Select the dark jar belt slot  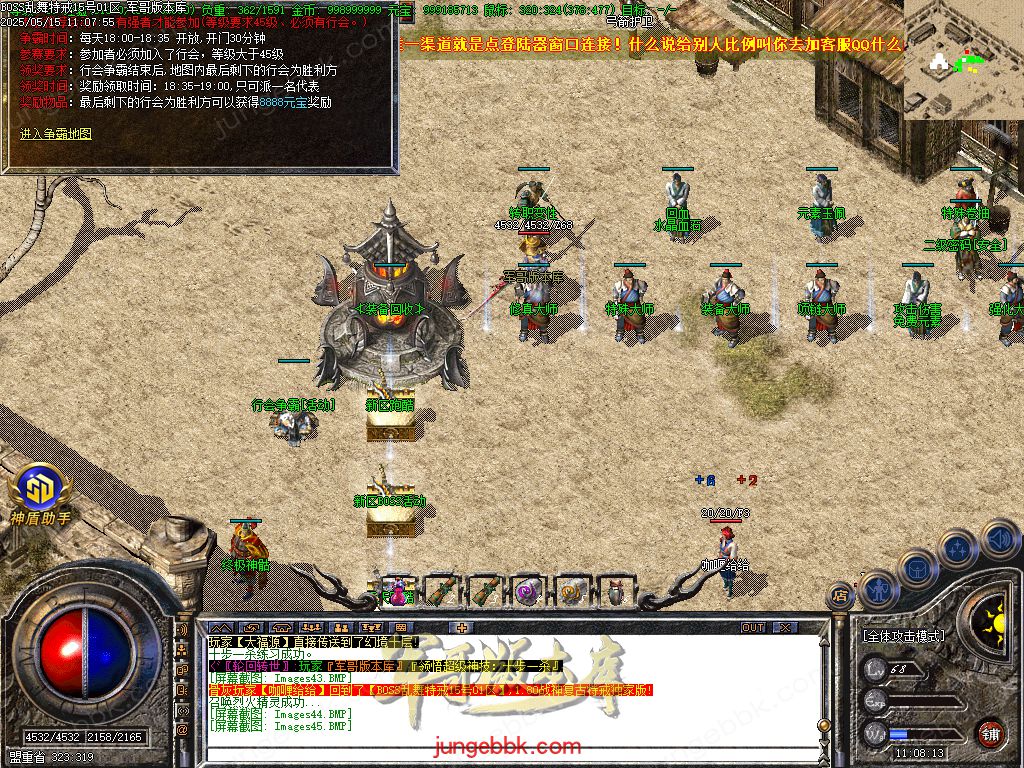615,591
